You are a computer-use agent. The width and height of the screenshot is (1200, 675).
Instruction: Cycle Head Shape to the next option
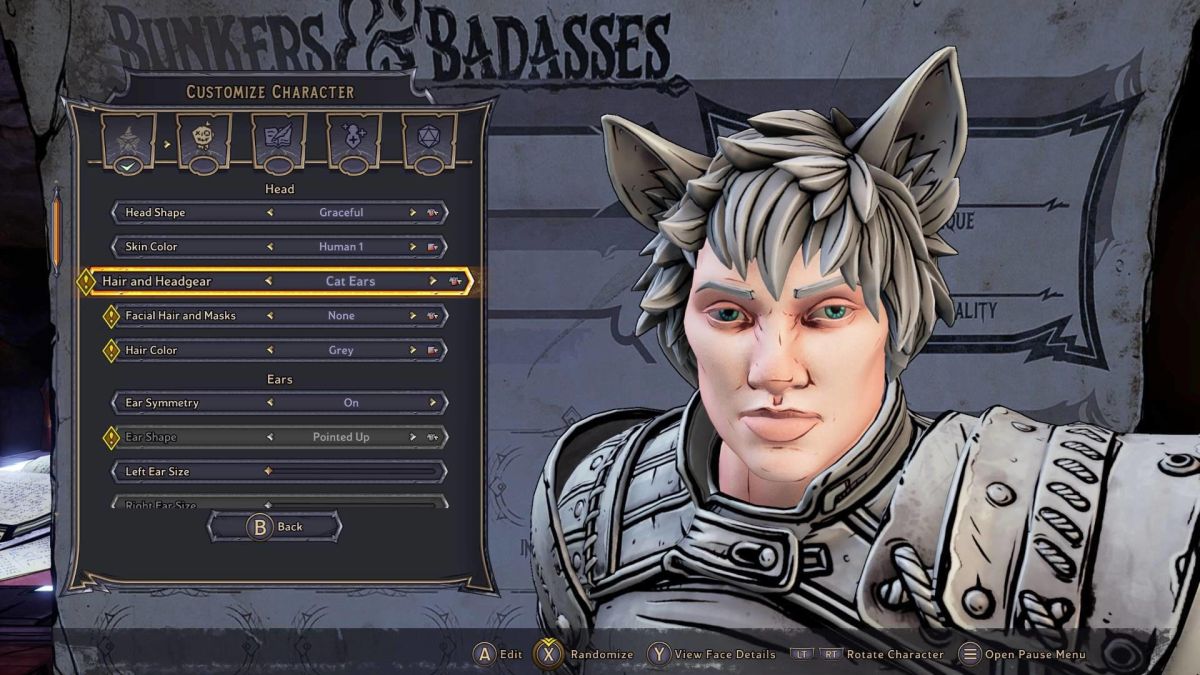tap(412, 213)
